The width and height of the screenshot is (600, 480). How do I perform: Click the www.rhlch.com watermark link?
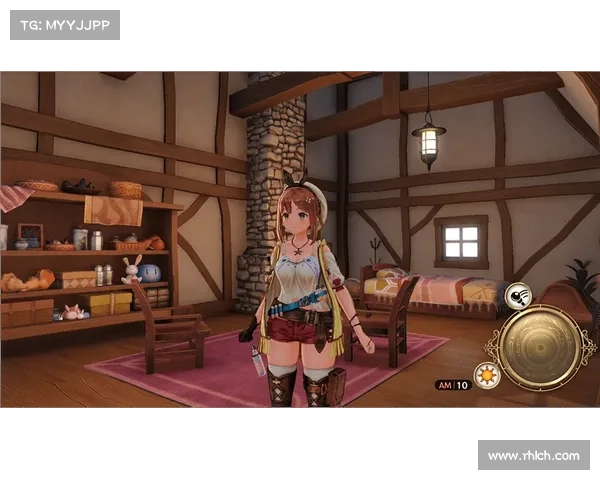[x=533, y=456]
